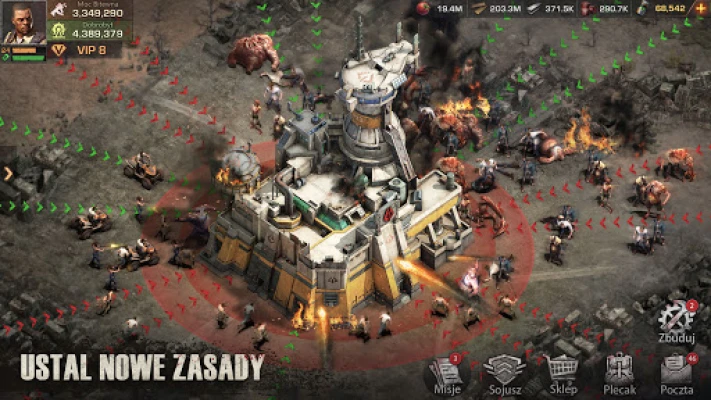Open the Sklep shop
711x400 pixels.
point(562,372)
